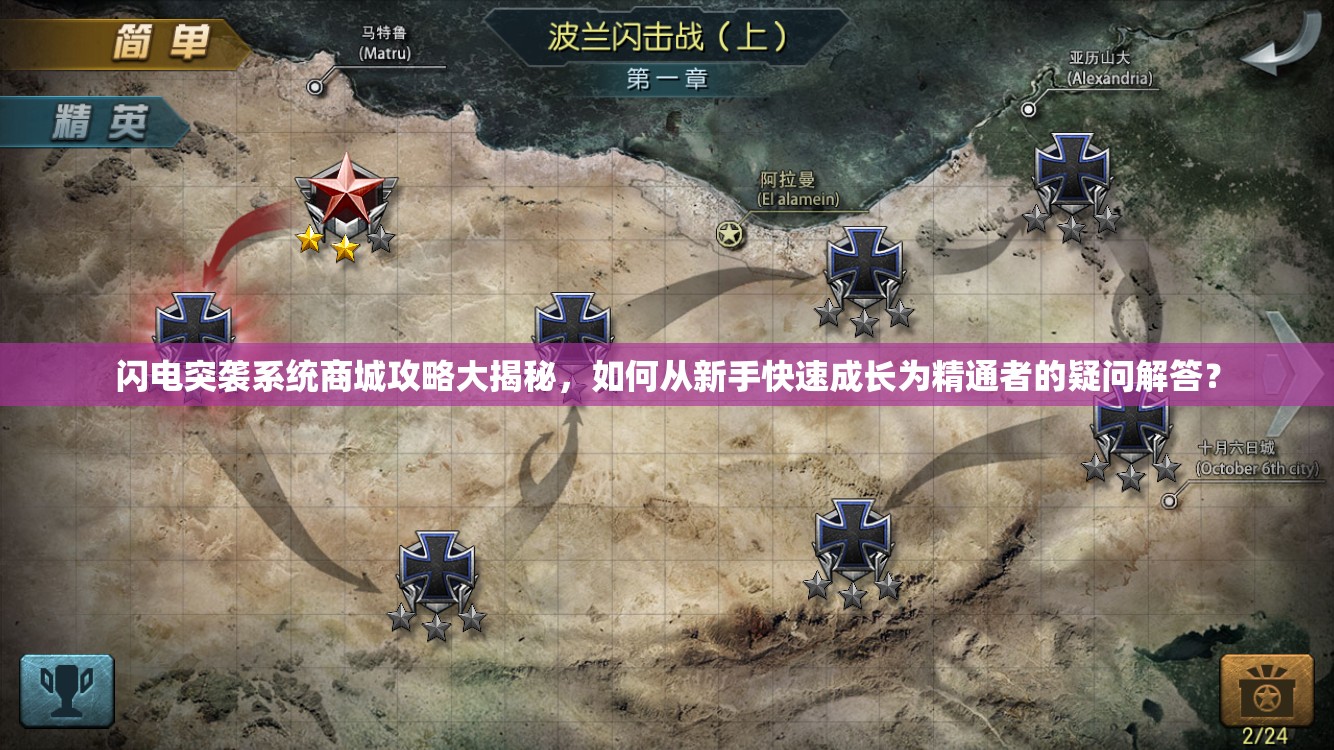Select the mission marker near Alexandria
Image resolution: width=1334 pixels, height=750 pixels.
pos(1073,170)
